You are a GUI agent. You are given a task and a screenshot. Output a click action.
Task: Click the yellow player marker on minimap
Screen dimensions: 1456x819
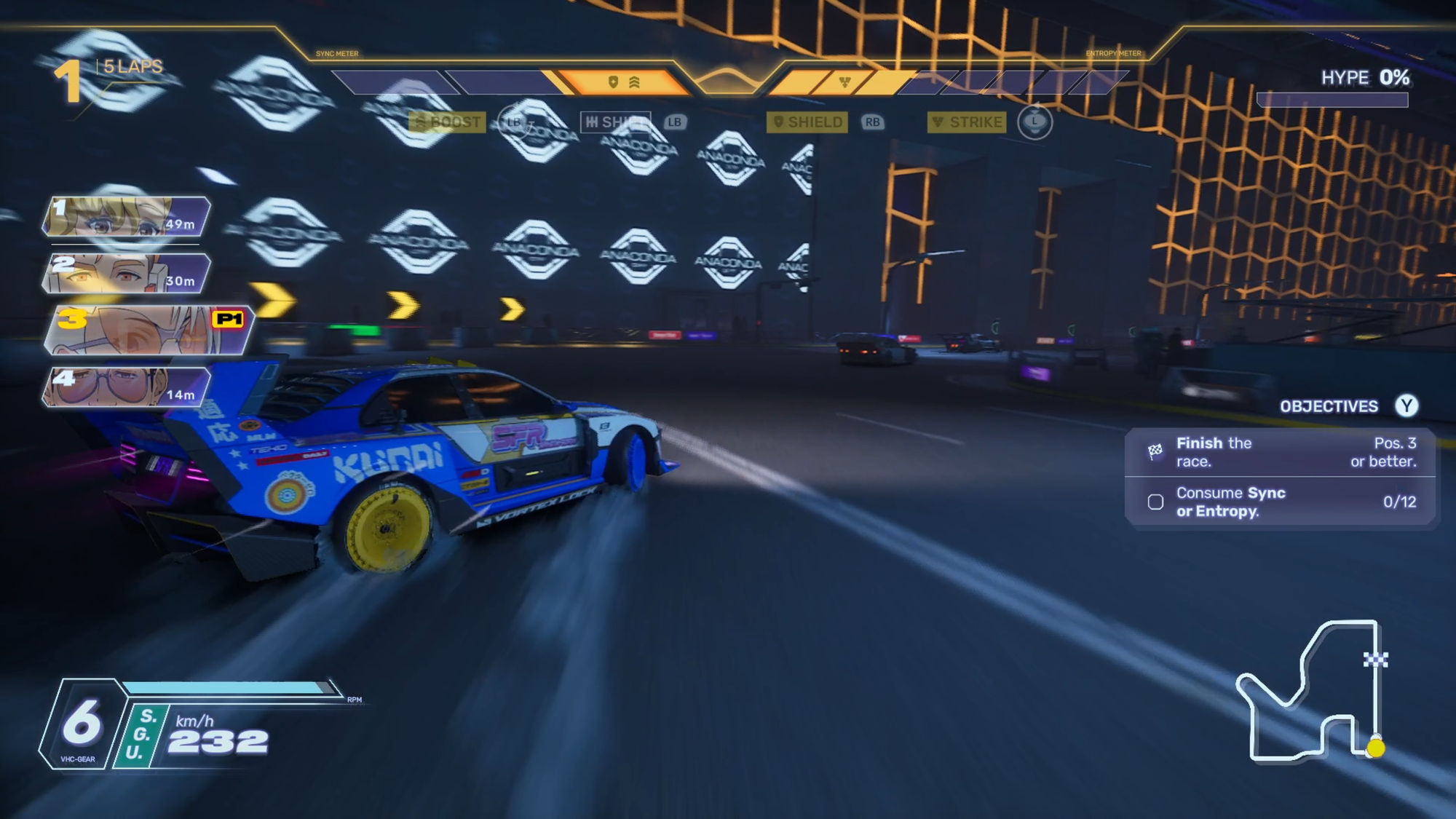pyautogui.click(x=1375, y=748)
